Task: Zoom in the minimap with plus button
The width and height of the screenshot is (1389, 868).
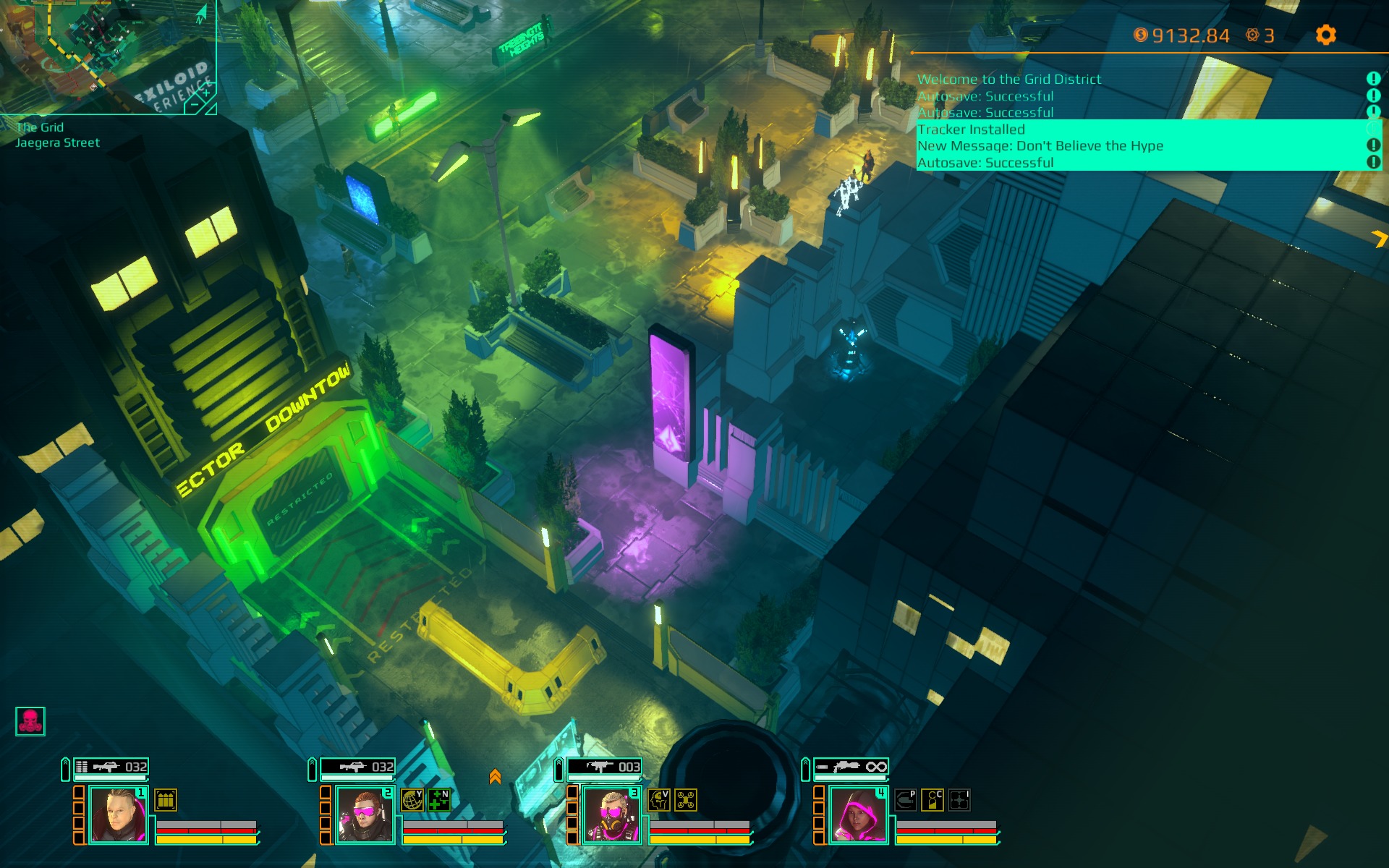Action: (206, 93)
